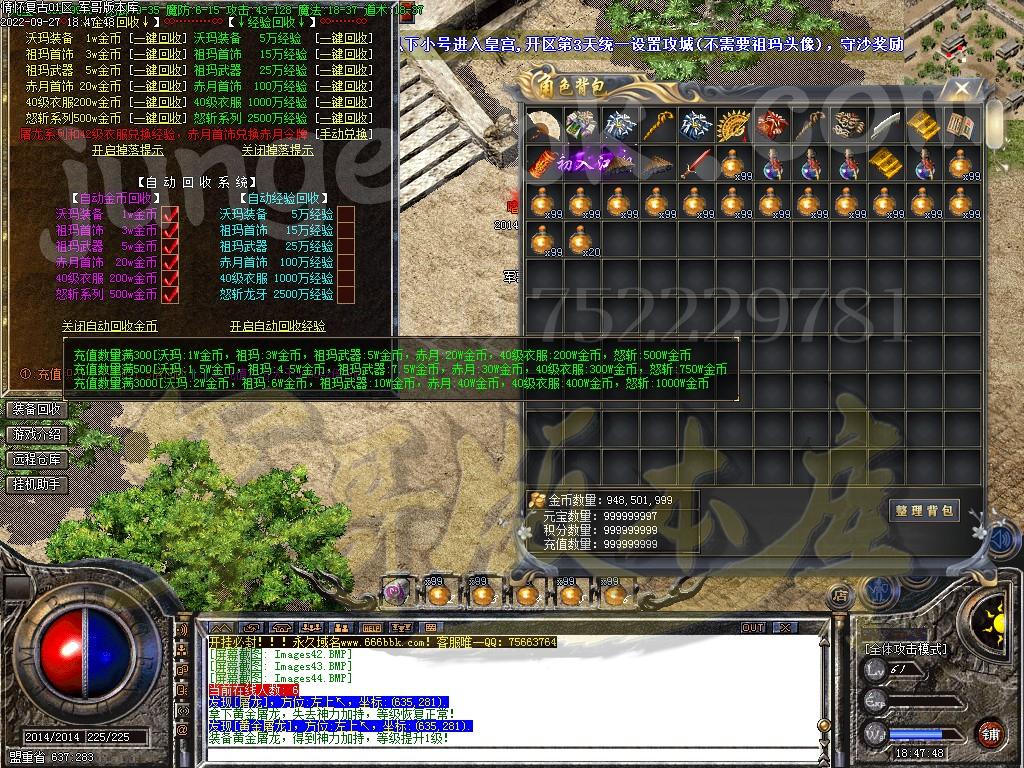Click the 整理背包 sort backpack button
Viewport: 1024px width, 768px height.
point(924,511)
